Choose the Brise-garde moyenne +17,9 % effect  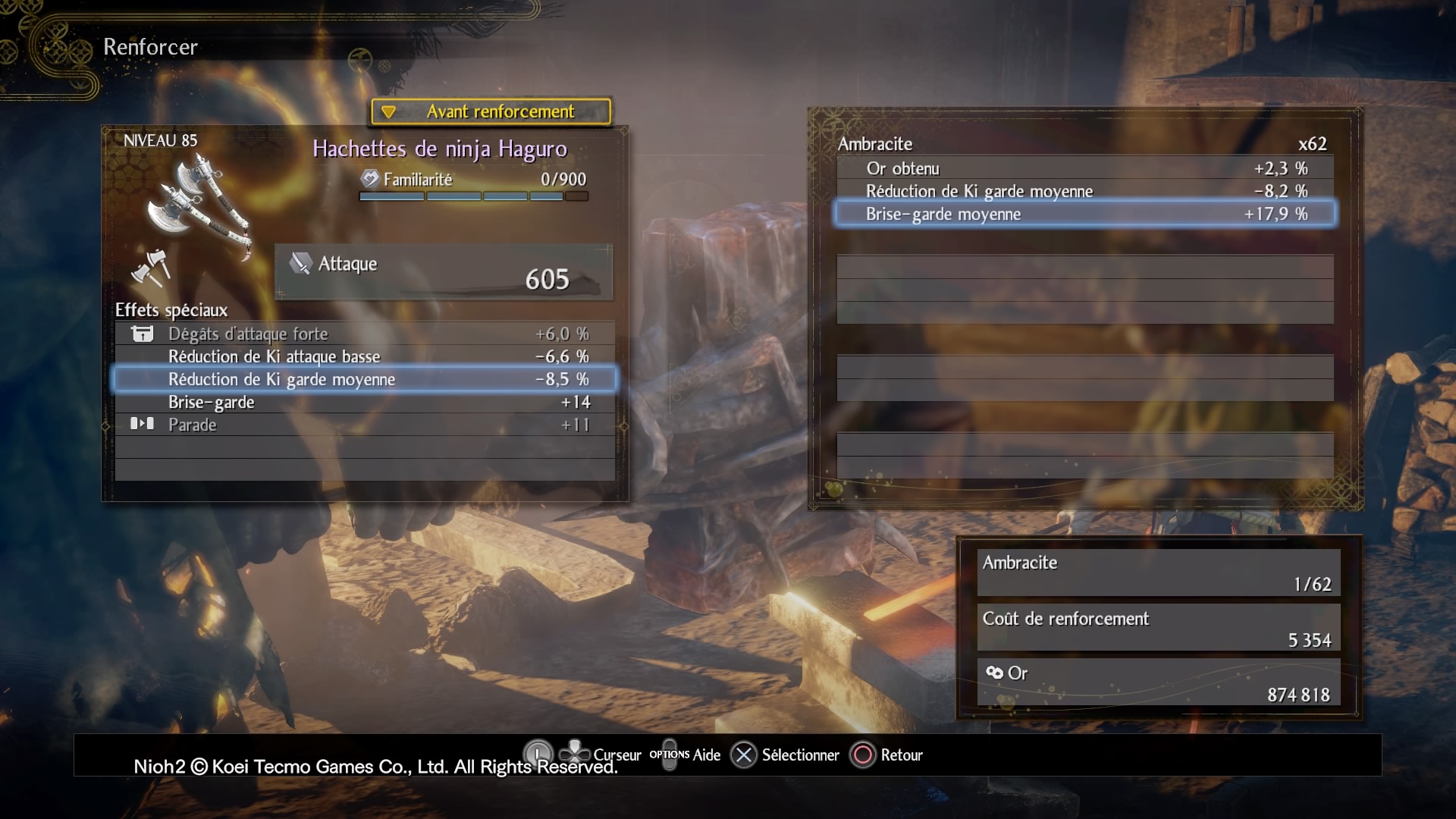point(1084,214)
